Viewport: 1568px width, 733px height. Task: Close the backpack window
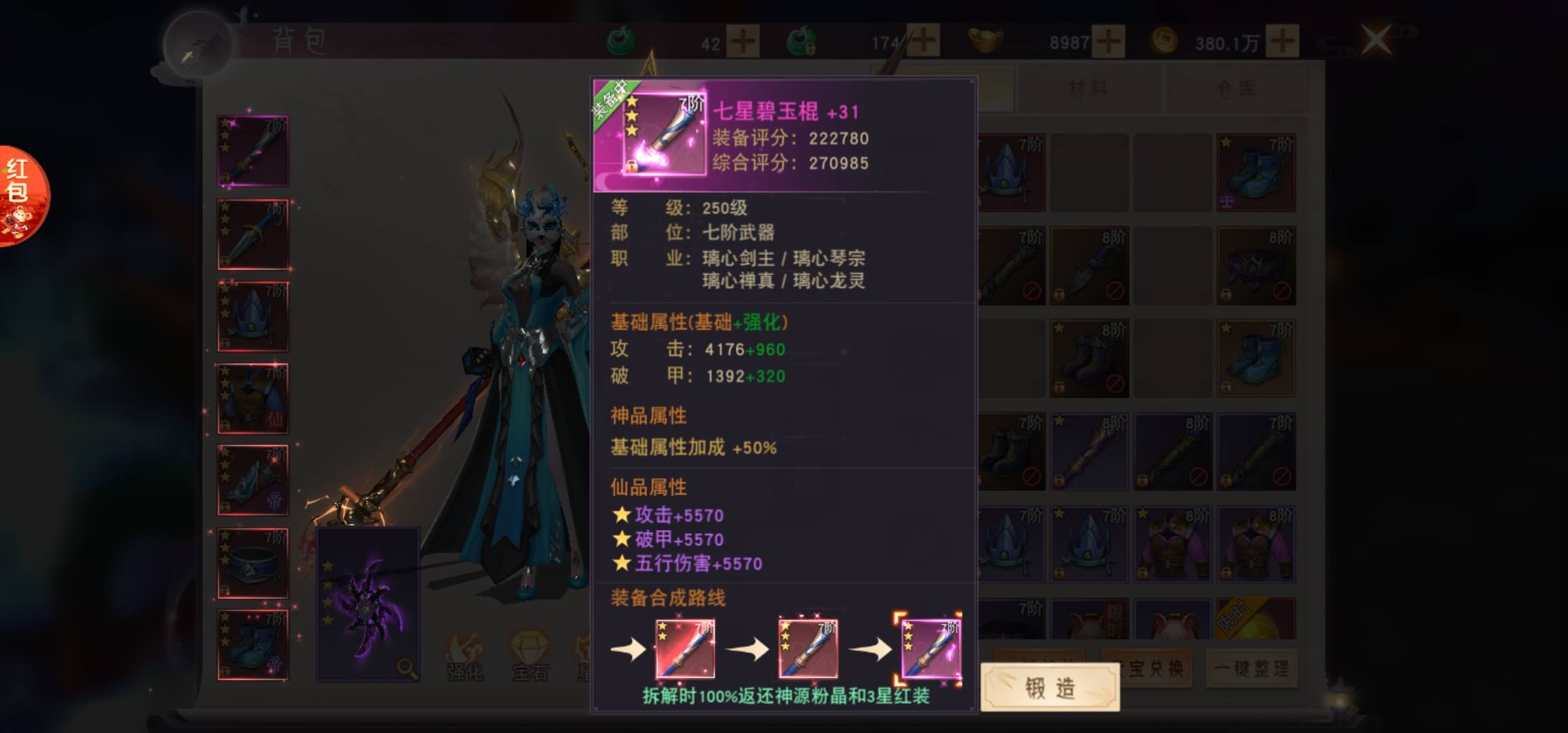[1376, 39]
